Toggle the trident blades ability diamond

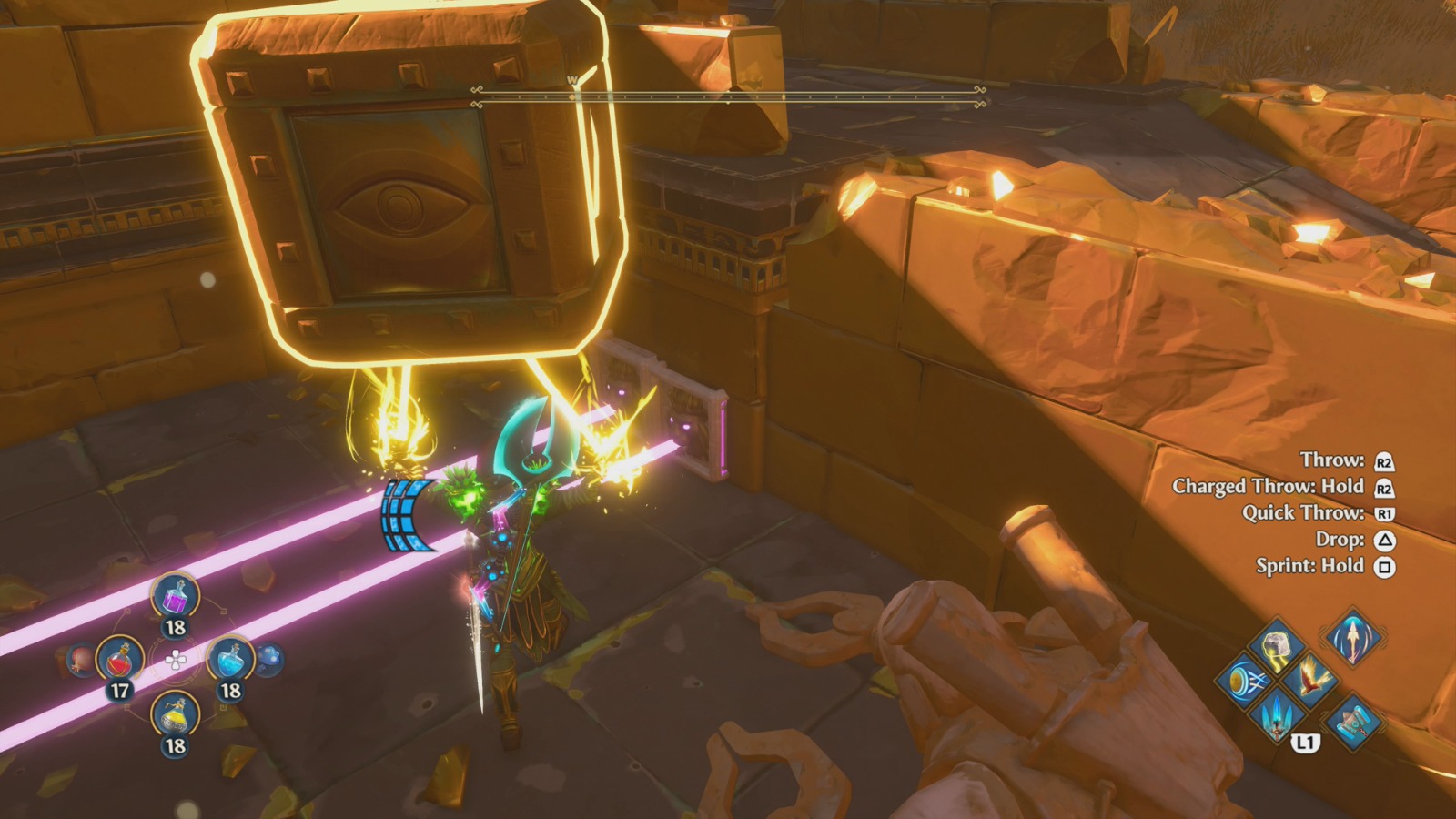(1275, 720)
